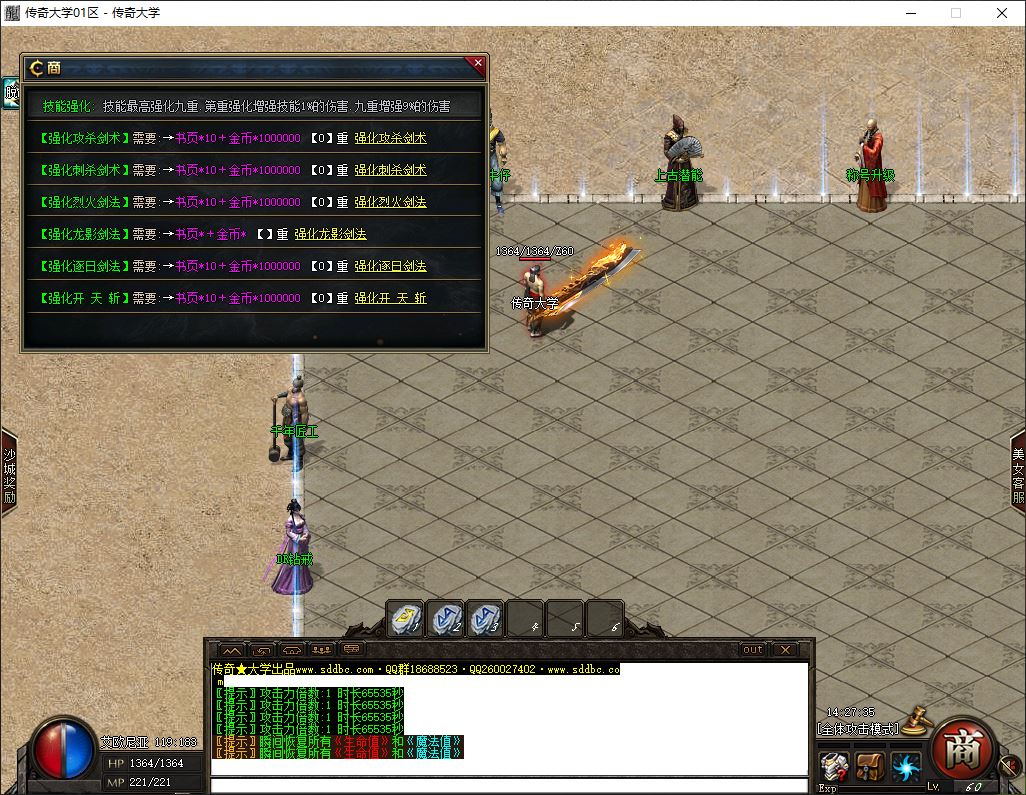This screenshot has height=795, width=1026.
Task: Choose the 强化刺杀剑术 enhance link
Action: point(390,170)
